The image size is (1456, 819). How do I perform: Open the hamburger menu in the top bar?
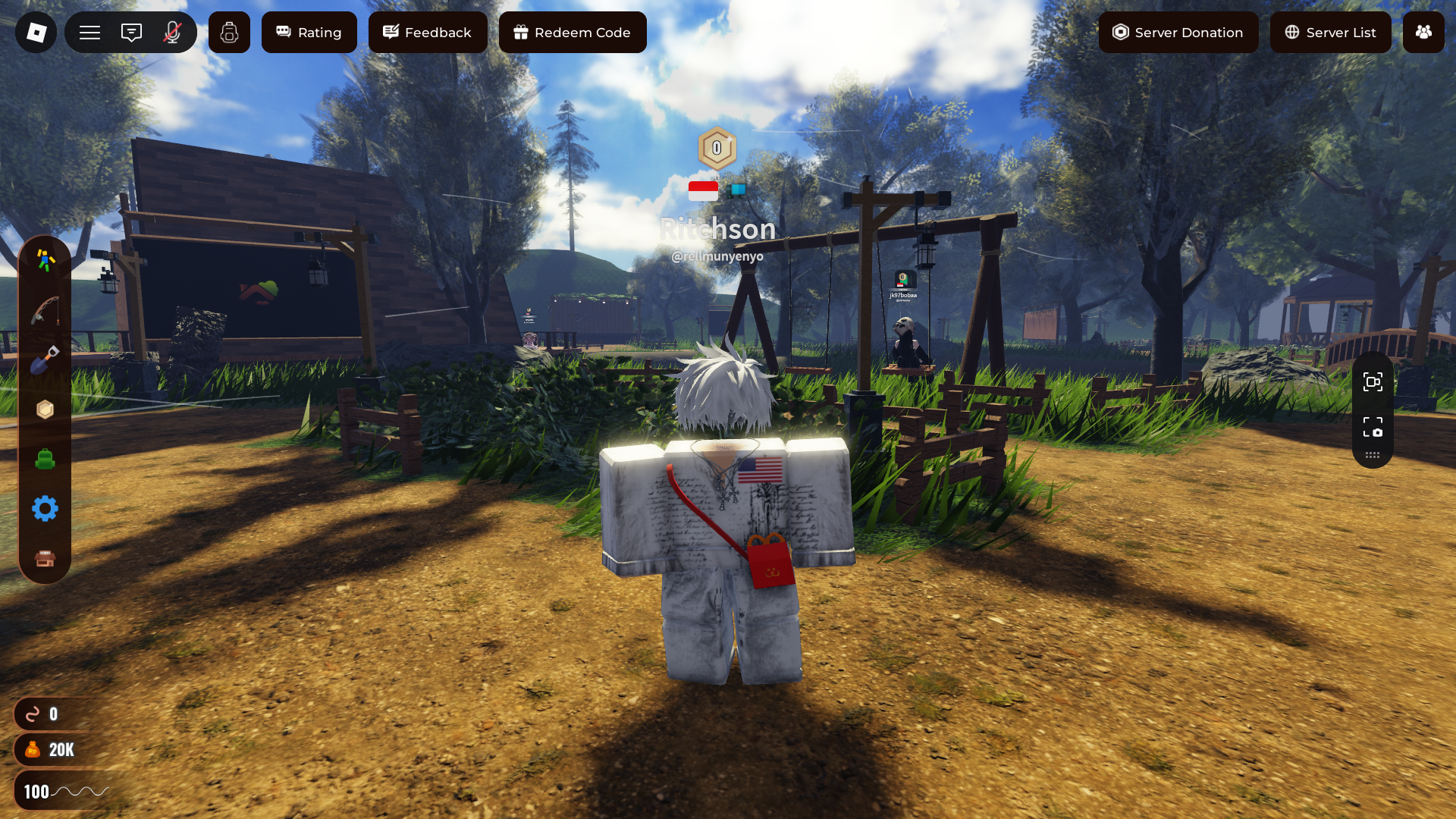[x=90, y=33]
